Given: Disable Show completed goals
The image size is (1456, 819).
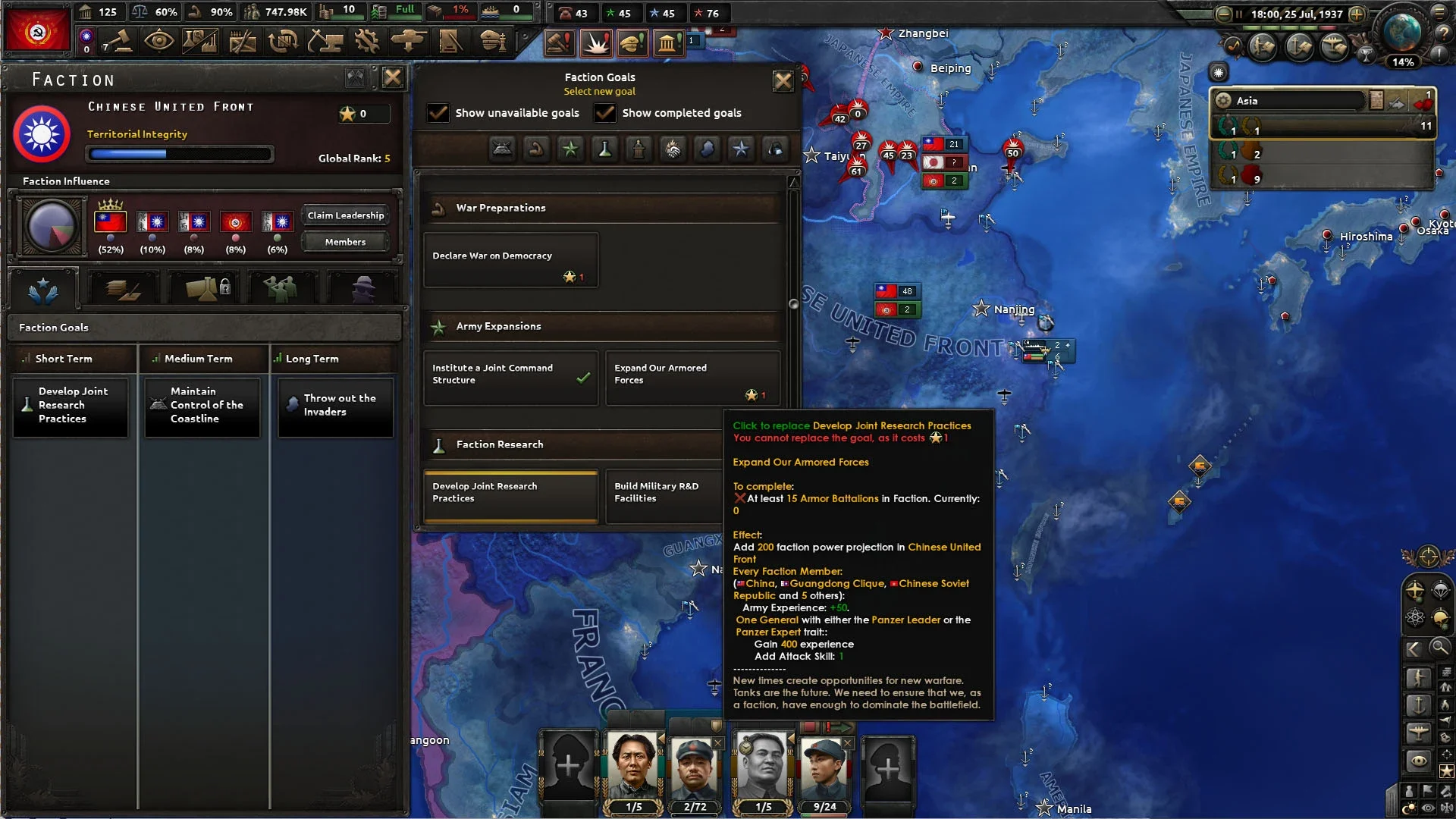Looking at the screenshot, I should pos(605,113).
